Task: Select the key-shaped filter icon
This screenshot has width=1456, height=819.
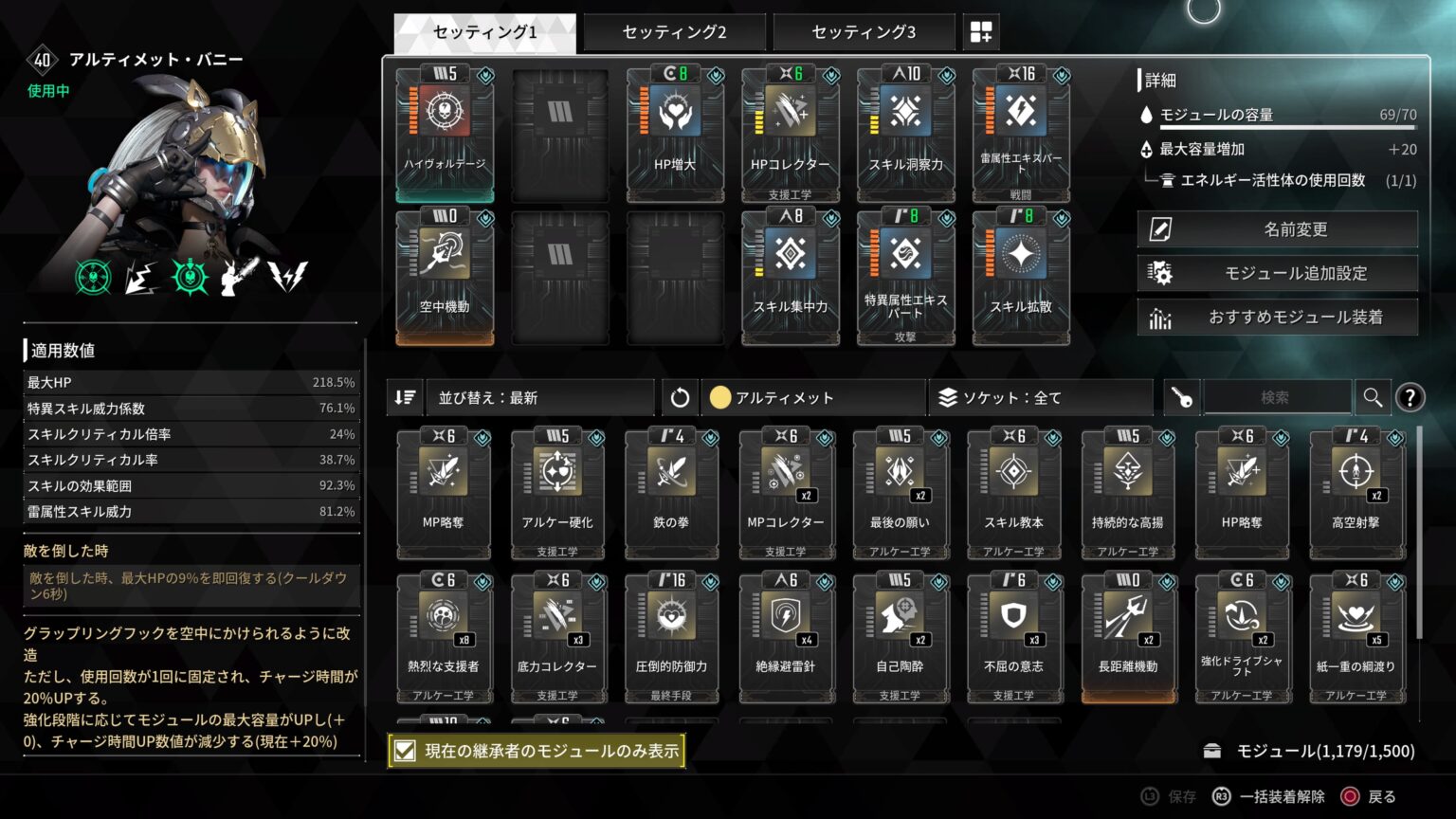Action: pyautogui.click(x=1180, y=397)
